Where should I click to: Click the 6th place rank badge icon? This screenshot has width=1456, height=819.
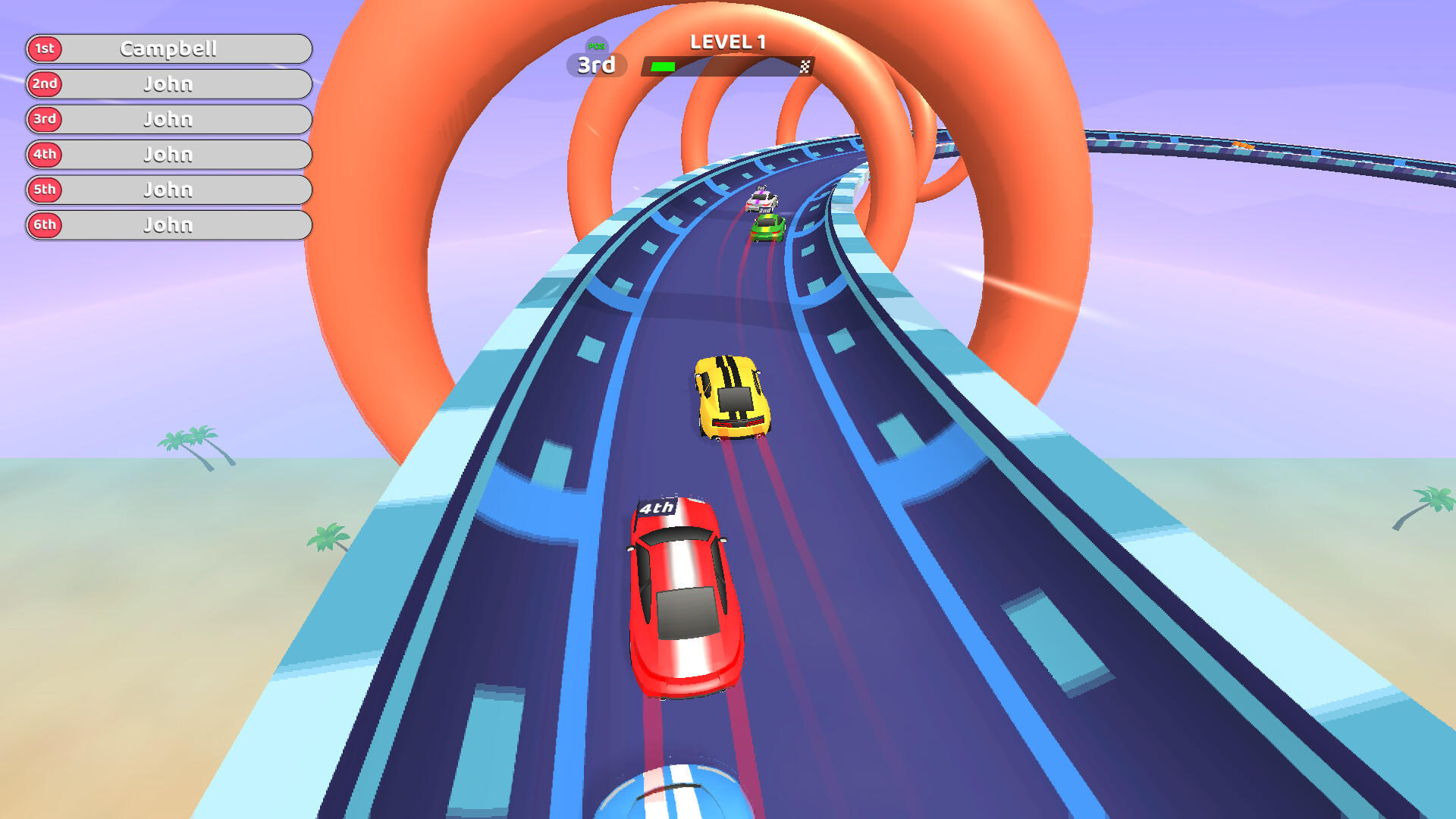(x=44, y=224)
